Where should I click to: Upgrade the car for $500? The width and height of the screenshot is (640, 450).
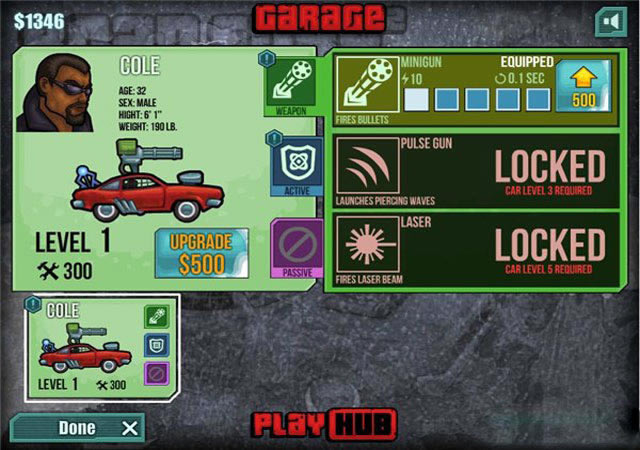(201, 254)
